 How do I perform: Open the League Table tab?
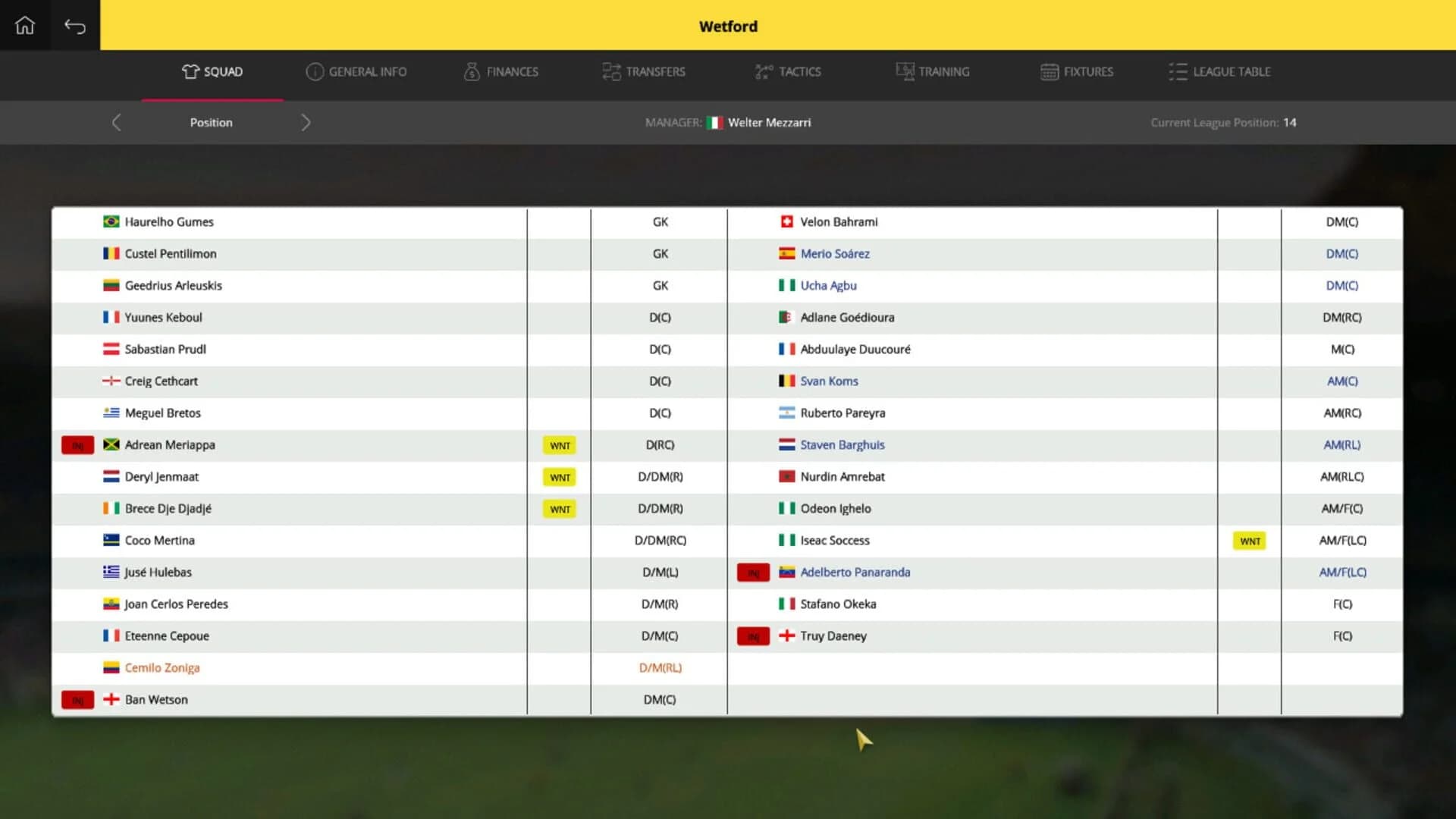[1219, 71]
